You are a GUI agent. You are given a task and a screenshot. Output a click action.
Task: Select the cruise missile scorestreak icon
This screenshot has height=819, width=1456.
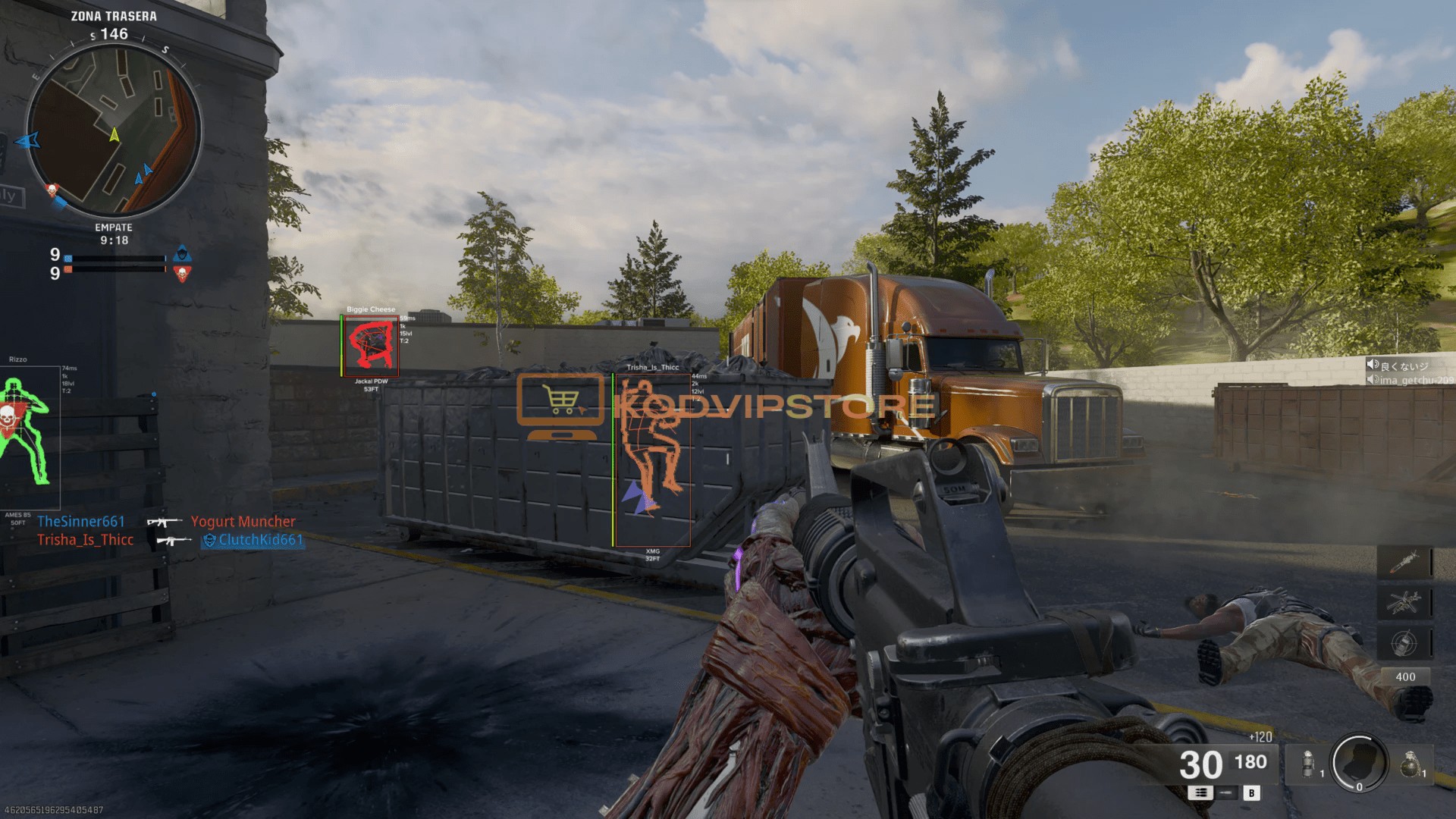[1404, 563]
